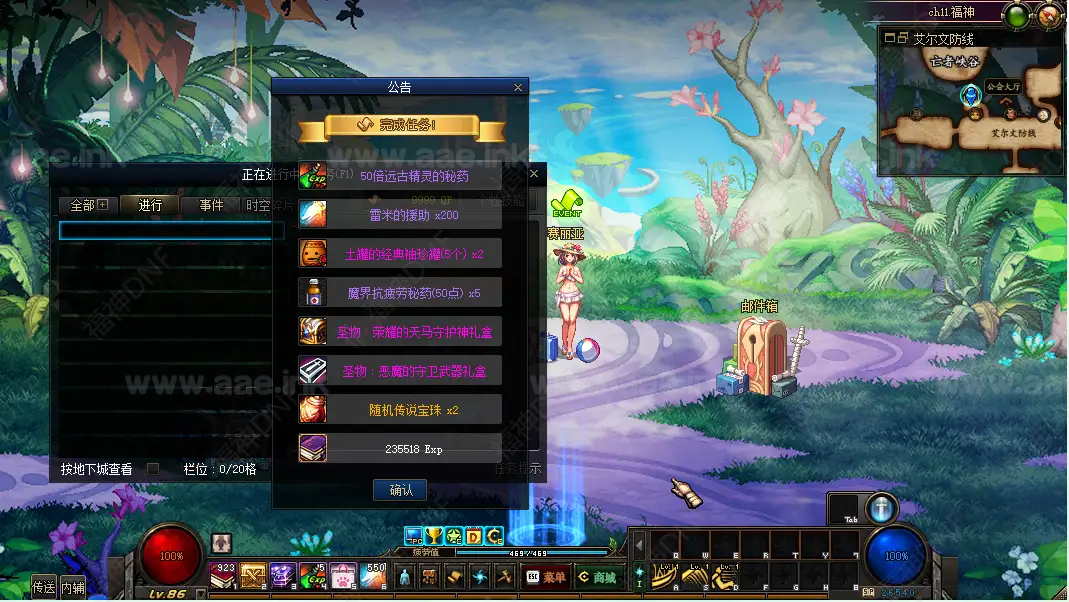Click the 内辅 button

click(73, 587)
